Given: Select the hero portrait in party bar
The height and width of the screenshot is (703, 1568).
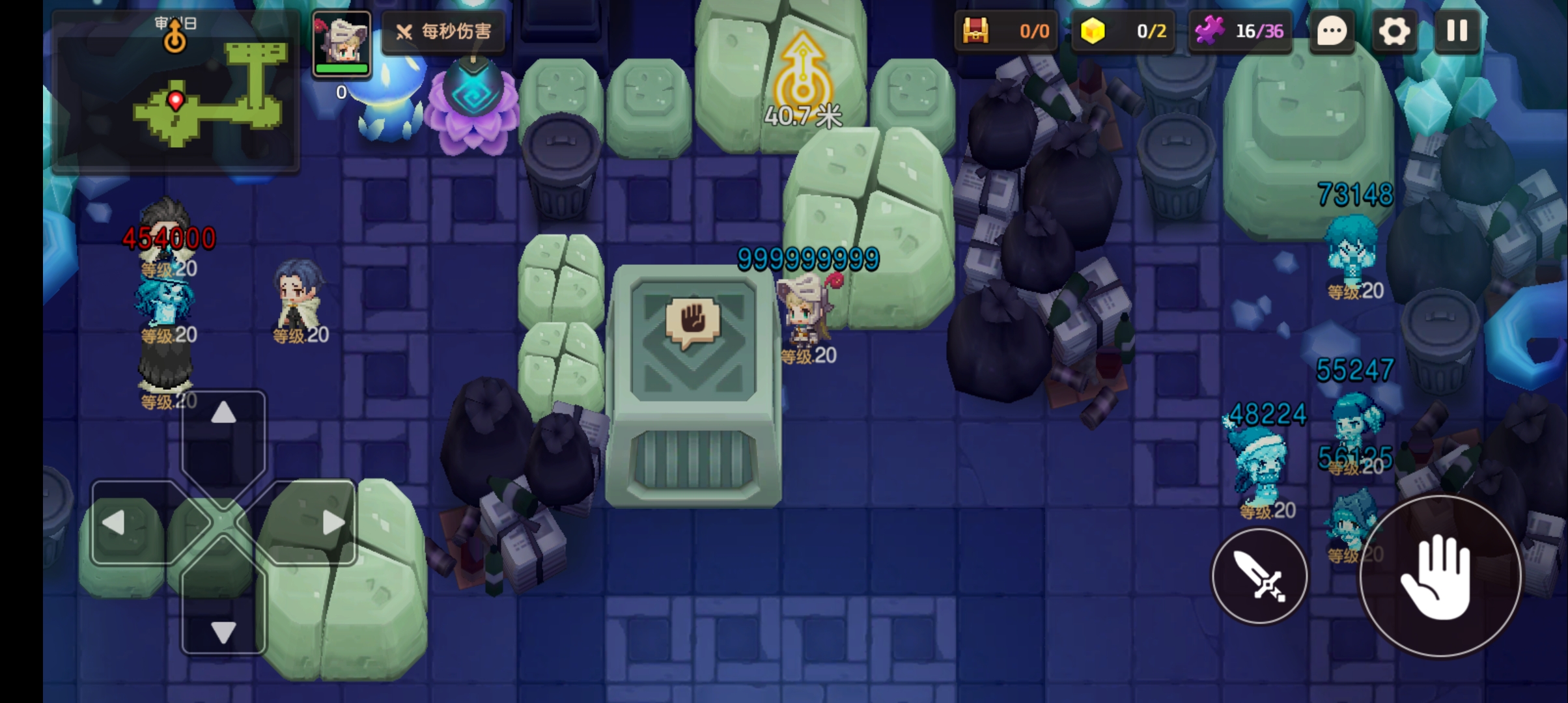Looking at the screenshot, I should [341, 44].
